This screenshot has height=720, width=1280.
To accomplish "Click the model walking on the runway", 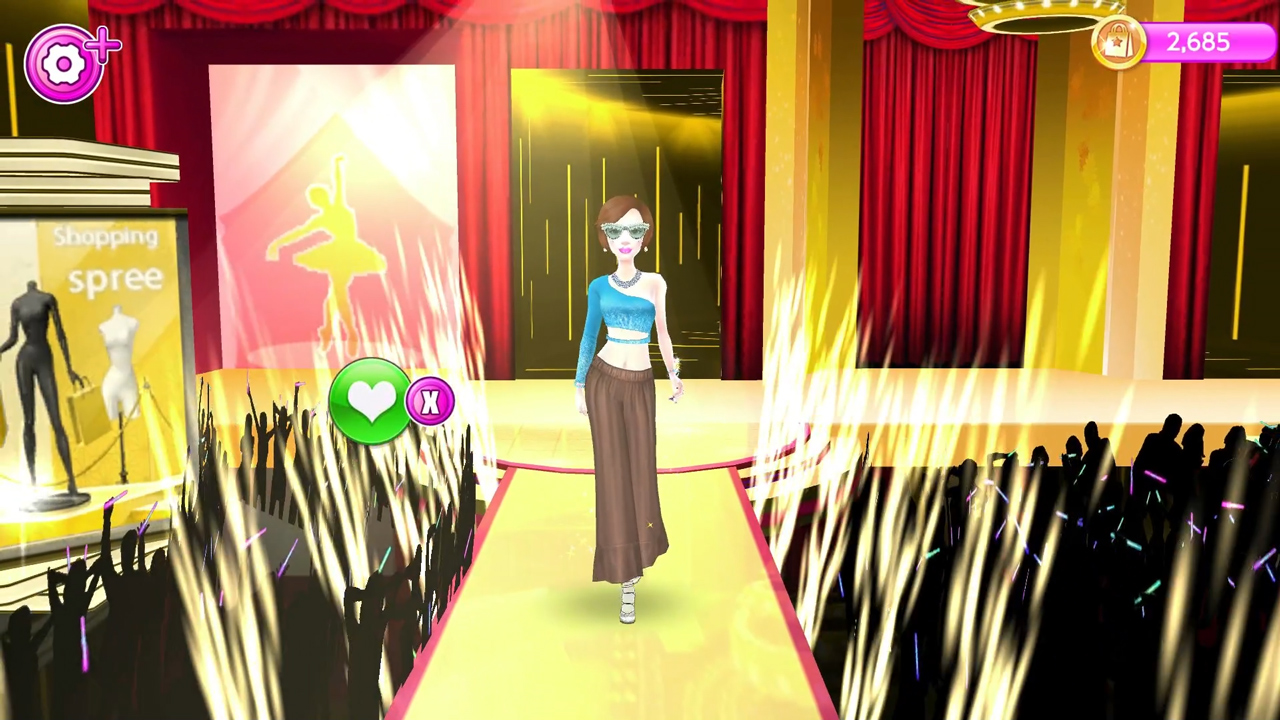I will click(x=625, y=400).
